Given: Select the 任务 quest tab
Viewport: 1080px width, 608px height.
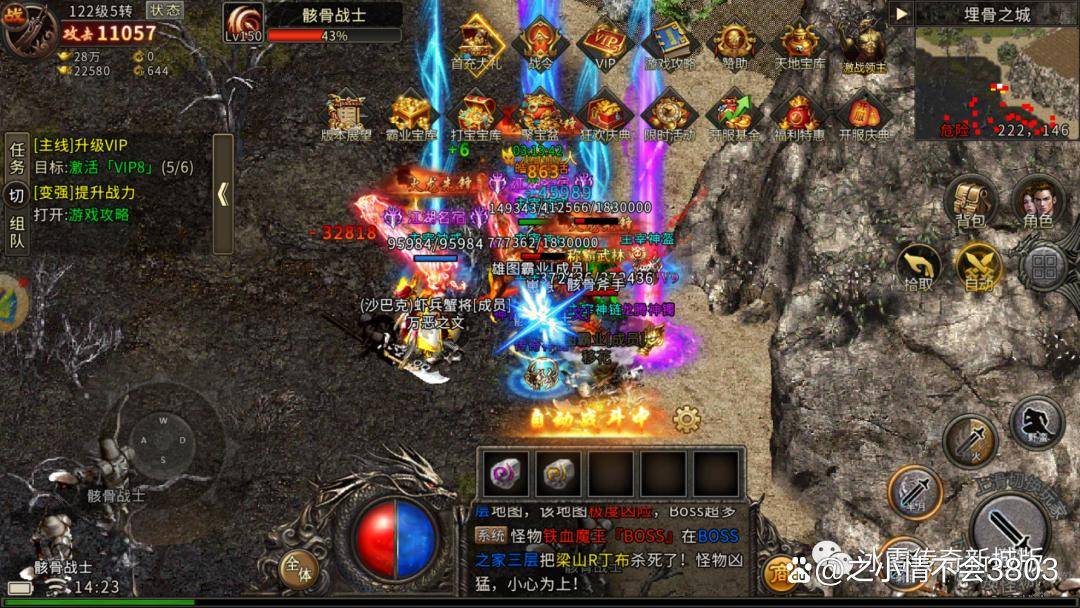Looking at the screenshot, I should 16,159.
